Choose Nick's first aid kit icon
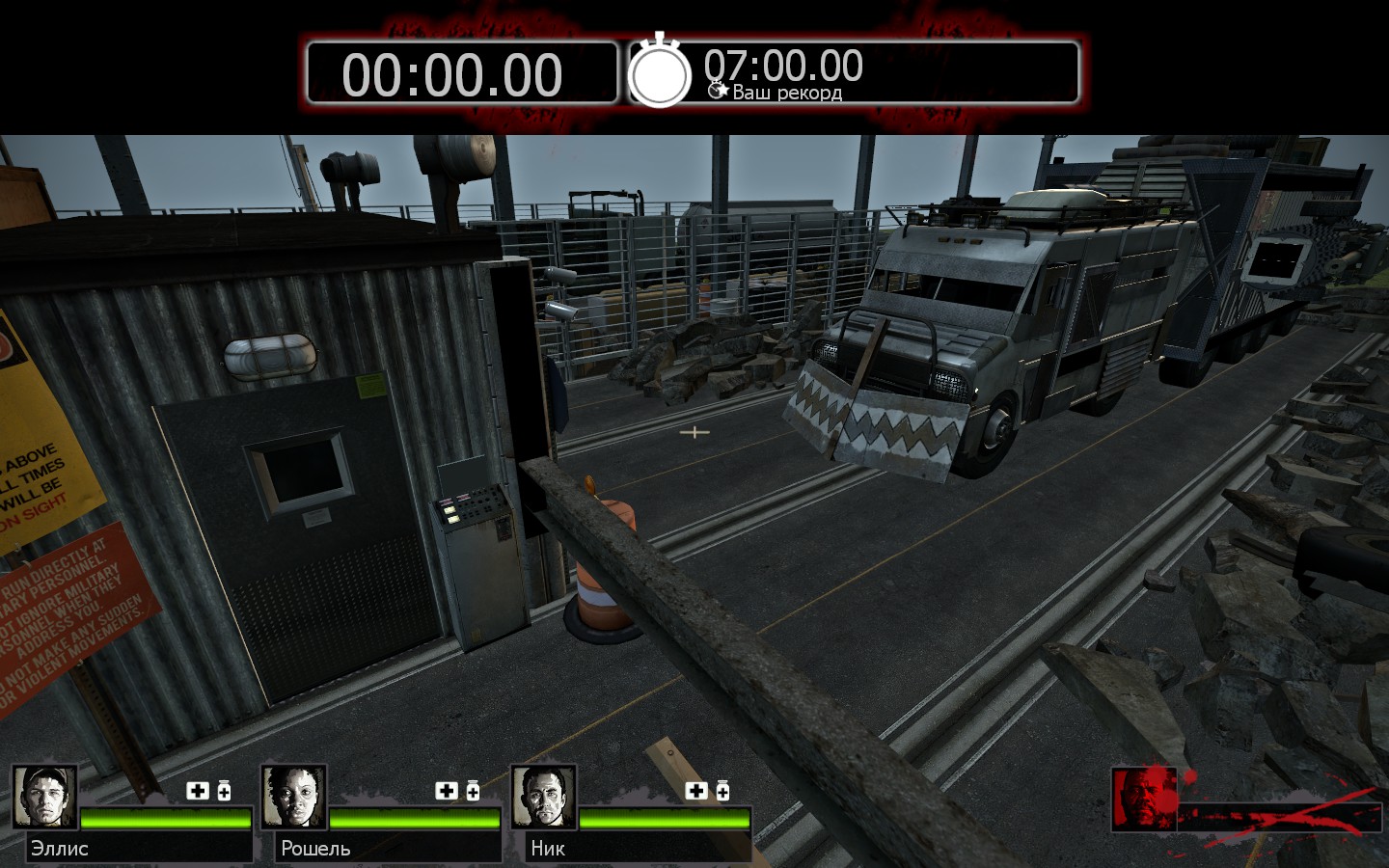This screenshot has height=868, width=1389. click(x=696, y=791)
